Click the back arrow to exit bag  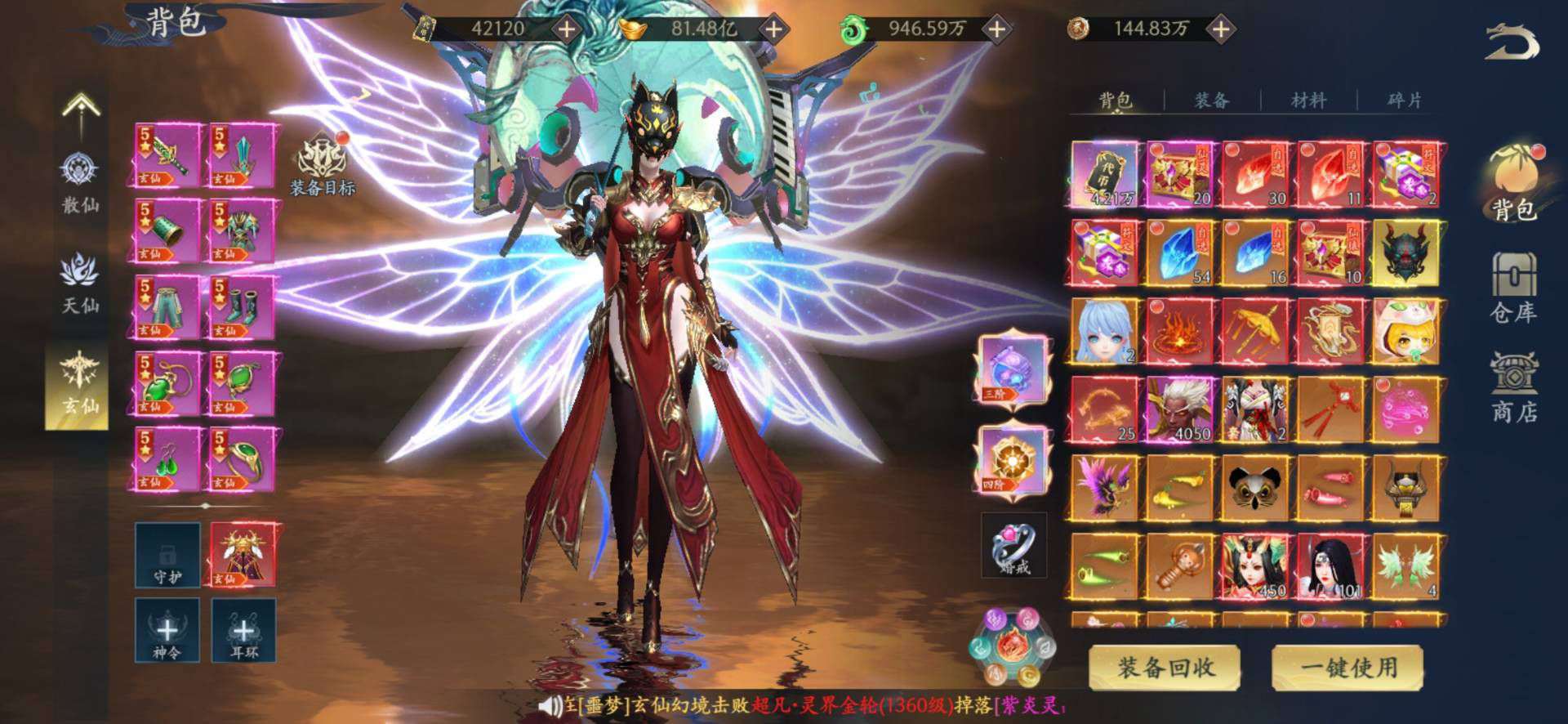pos(1511,42)
